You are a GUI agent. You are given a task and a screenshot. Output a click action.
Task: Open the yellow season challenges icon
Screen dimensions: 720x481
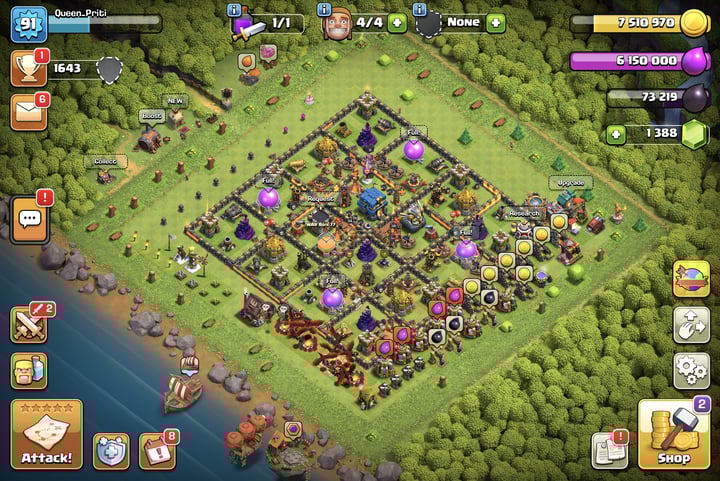pos(692,277)
